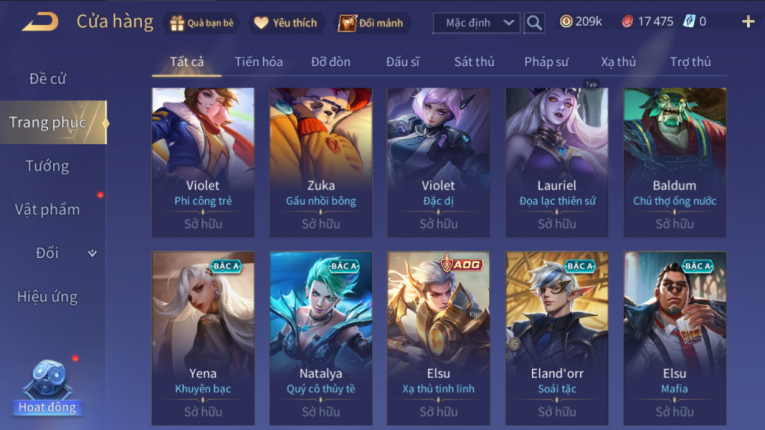
Task: Open the Yêu thích favorites list
Action: pos(285,22)
